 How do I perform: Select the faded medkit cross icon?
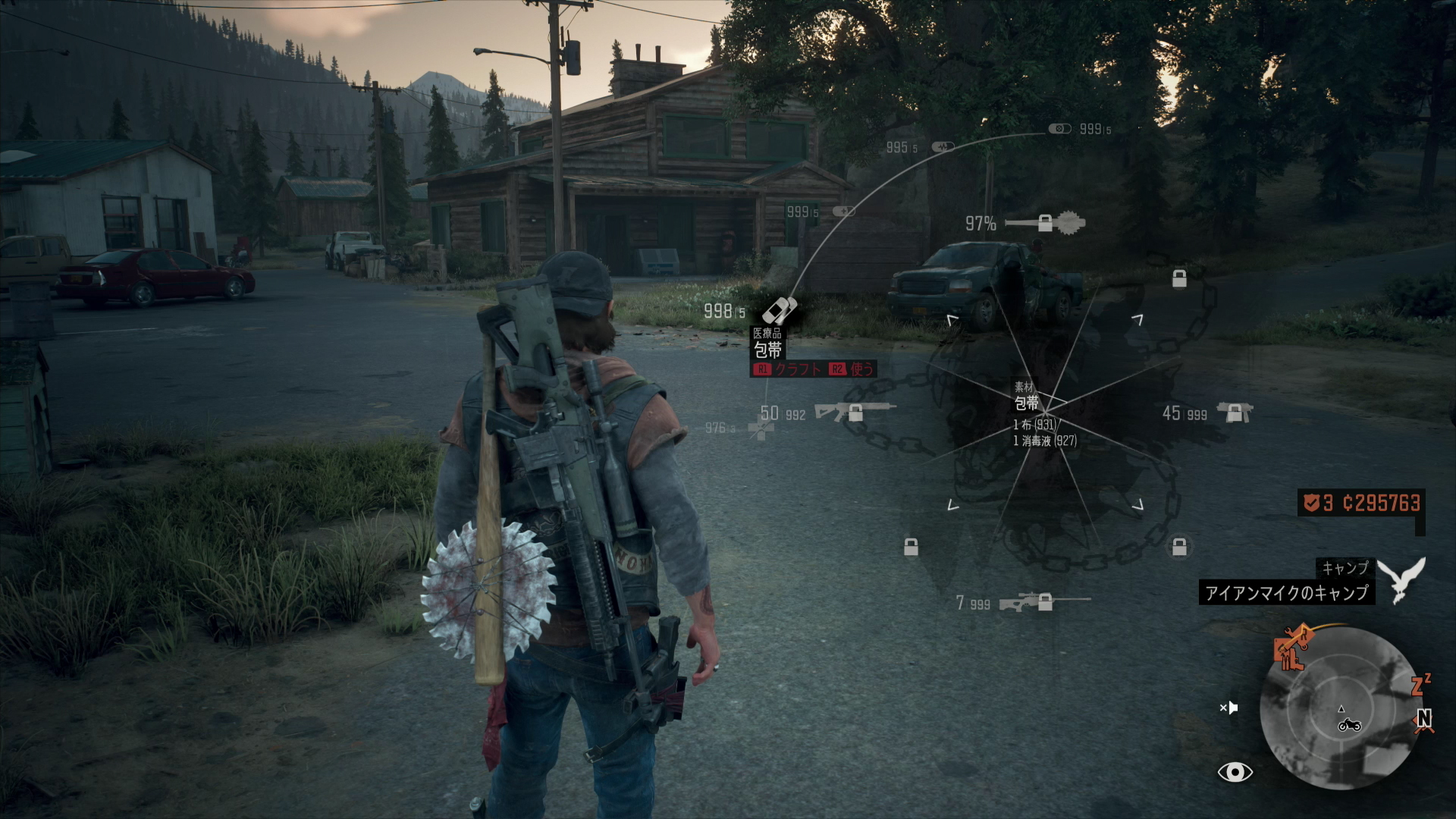click(x=761, y=429)
